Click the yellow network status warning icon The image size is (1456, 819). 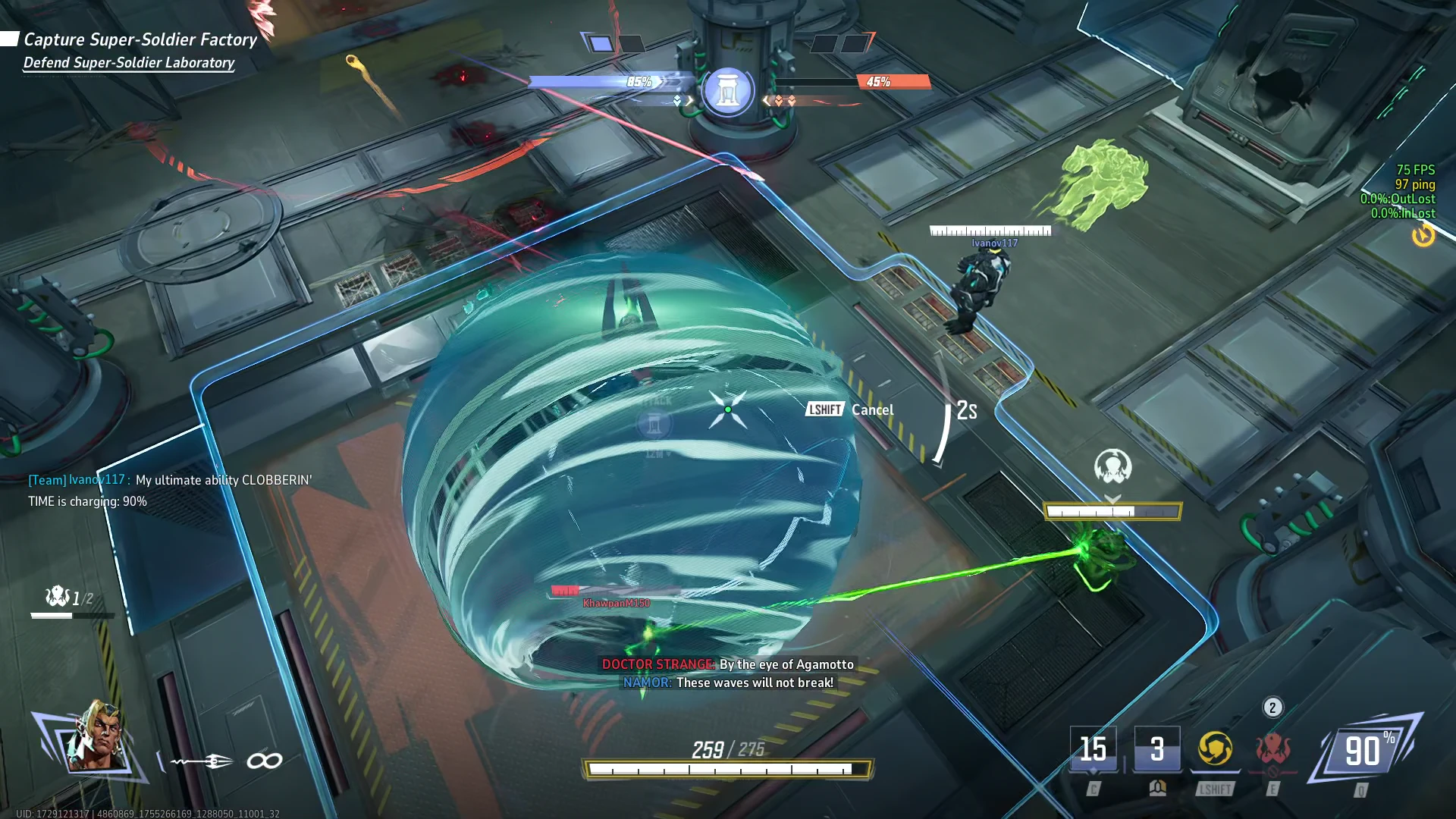click(x=1423, y=236)
